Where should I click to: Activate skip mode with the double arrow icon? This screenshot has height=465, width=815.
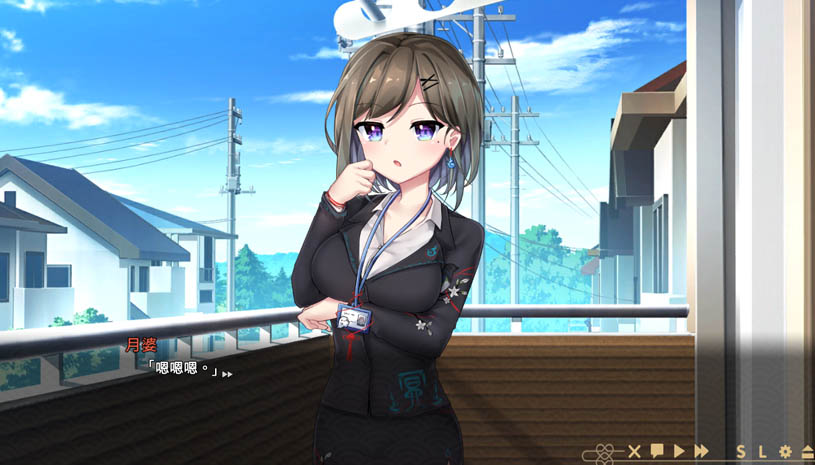click(702, 451)
